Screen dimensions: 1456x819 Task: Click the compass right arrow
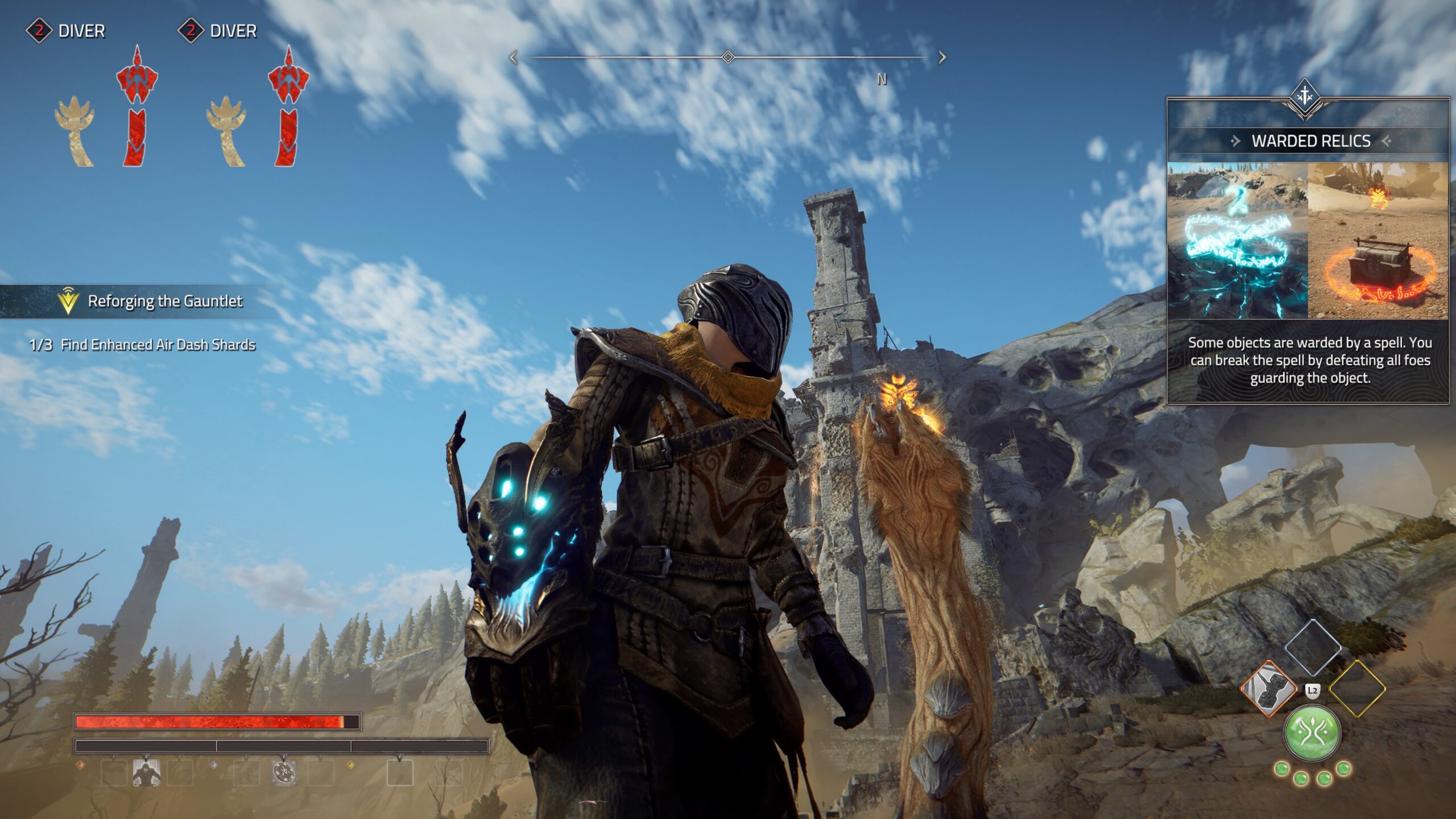tap(942, 57)
